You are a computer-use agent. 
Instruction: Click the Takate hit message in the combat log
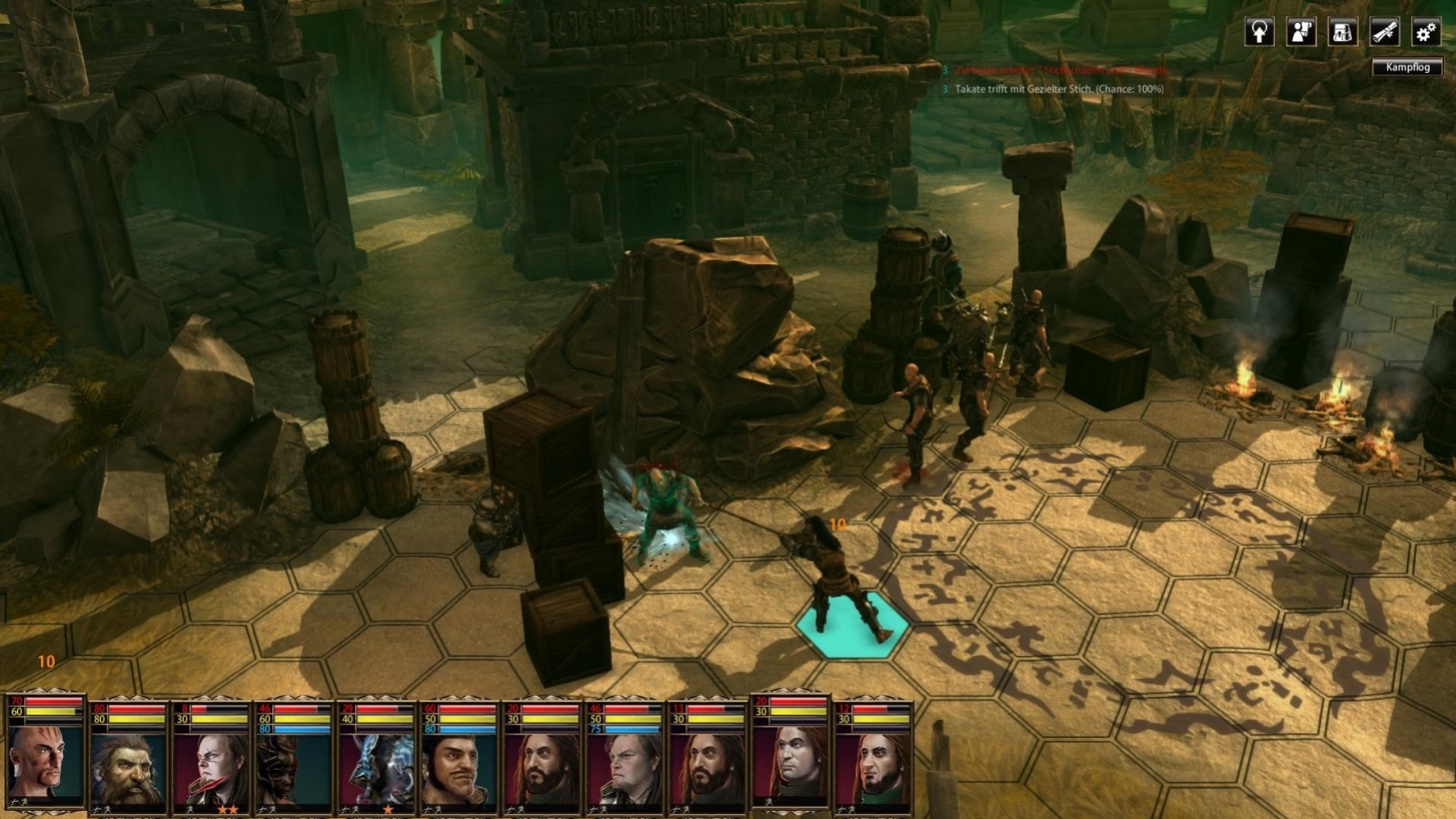(1060, 90)
